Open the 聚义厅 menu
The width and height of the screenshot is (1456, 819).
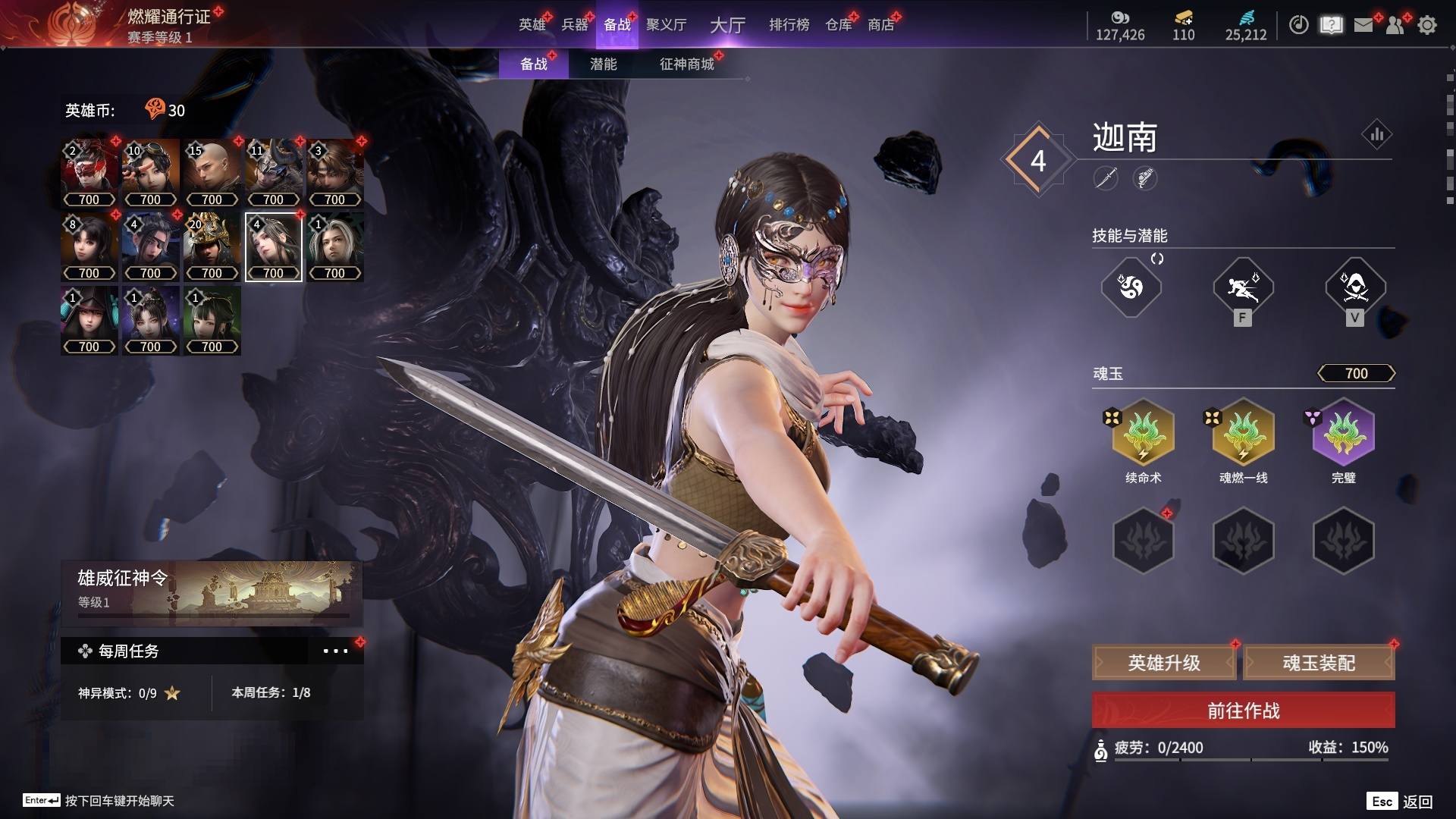pos(666,25)
